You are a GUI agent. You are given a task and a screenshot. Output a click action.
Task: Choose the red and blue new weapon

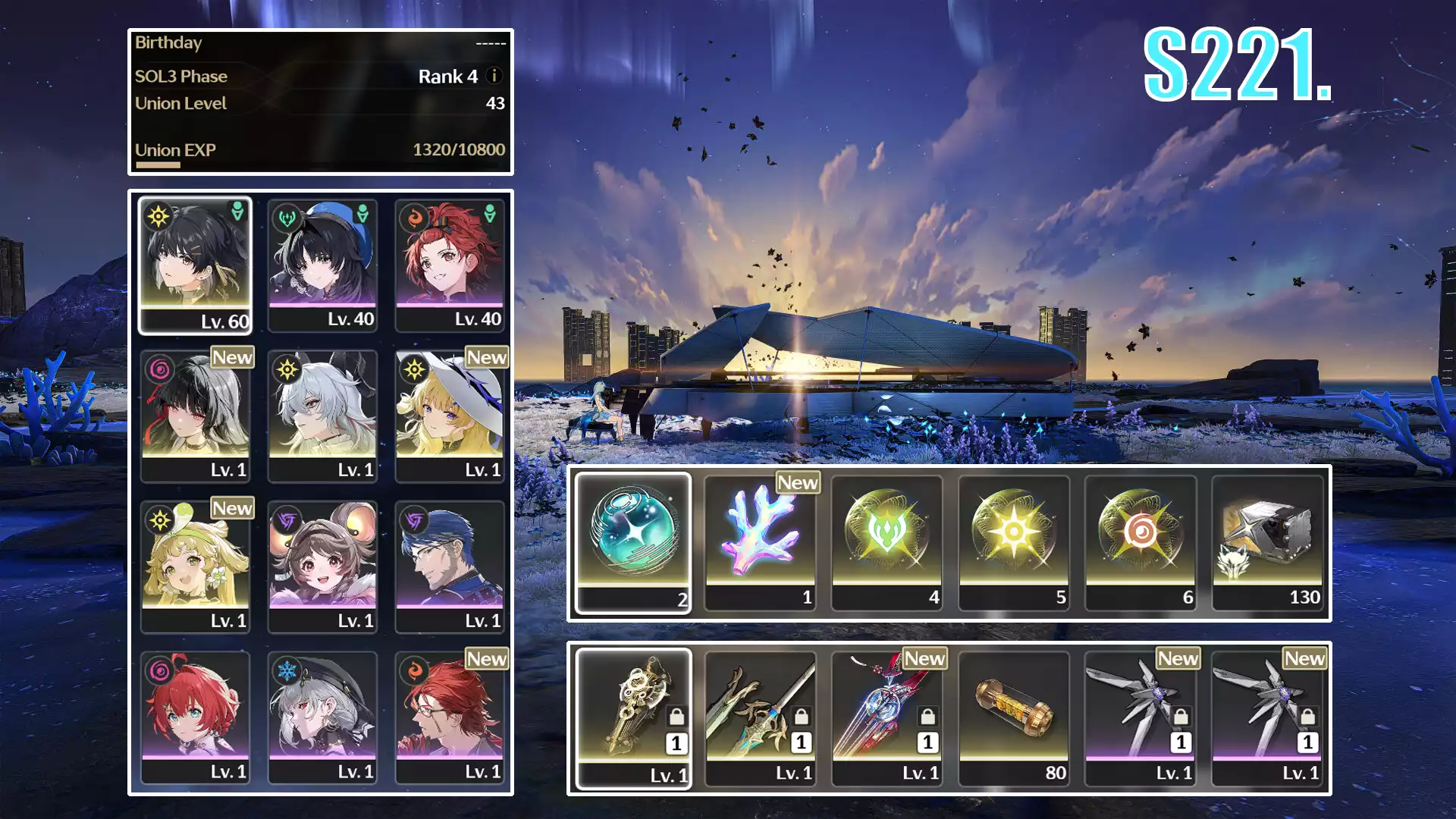[887, 717]
